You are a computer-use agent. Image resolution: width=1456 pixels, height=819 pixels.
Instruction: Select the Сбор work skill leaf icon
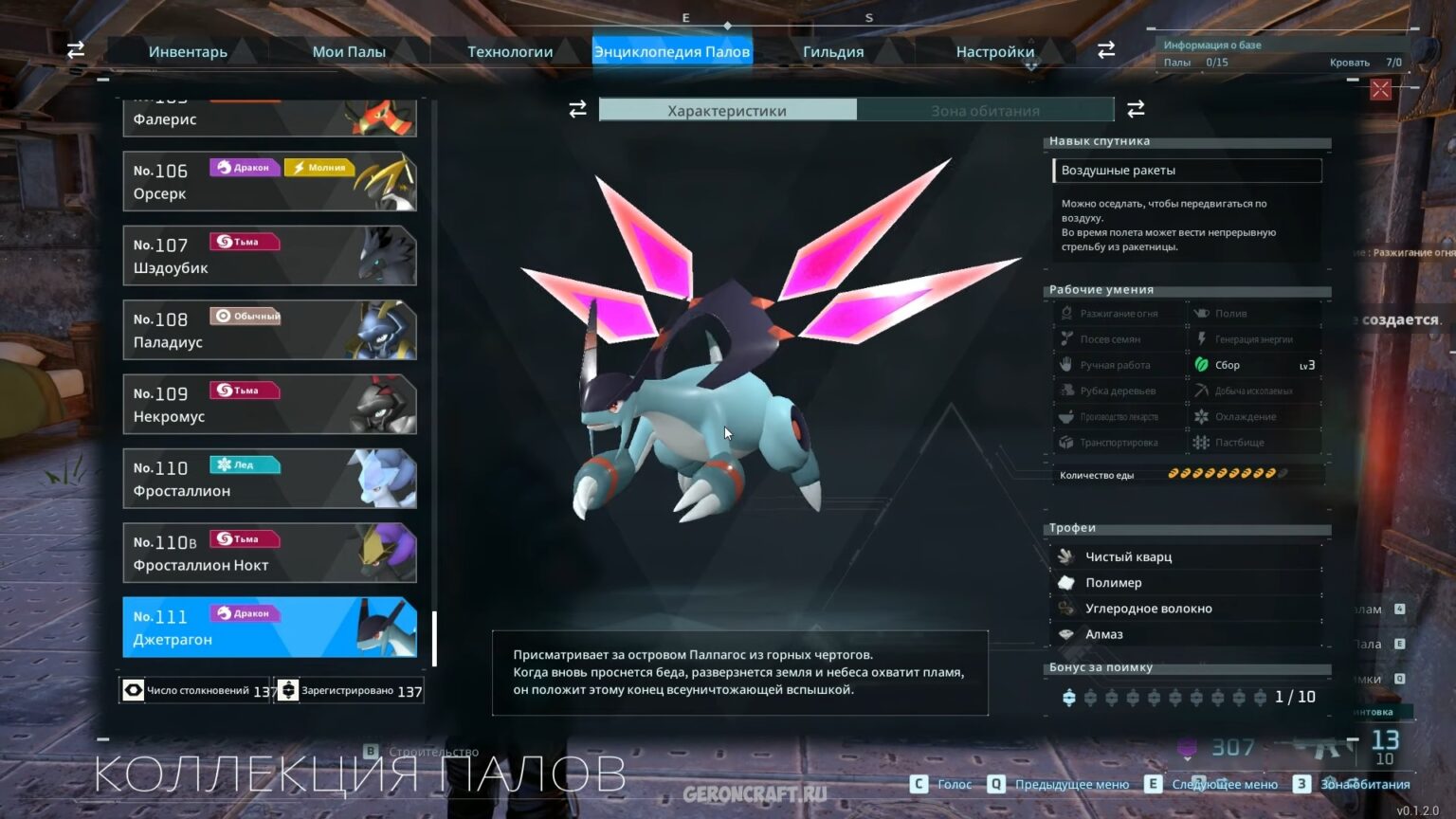click(x=1203, y=364)
